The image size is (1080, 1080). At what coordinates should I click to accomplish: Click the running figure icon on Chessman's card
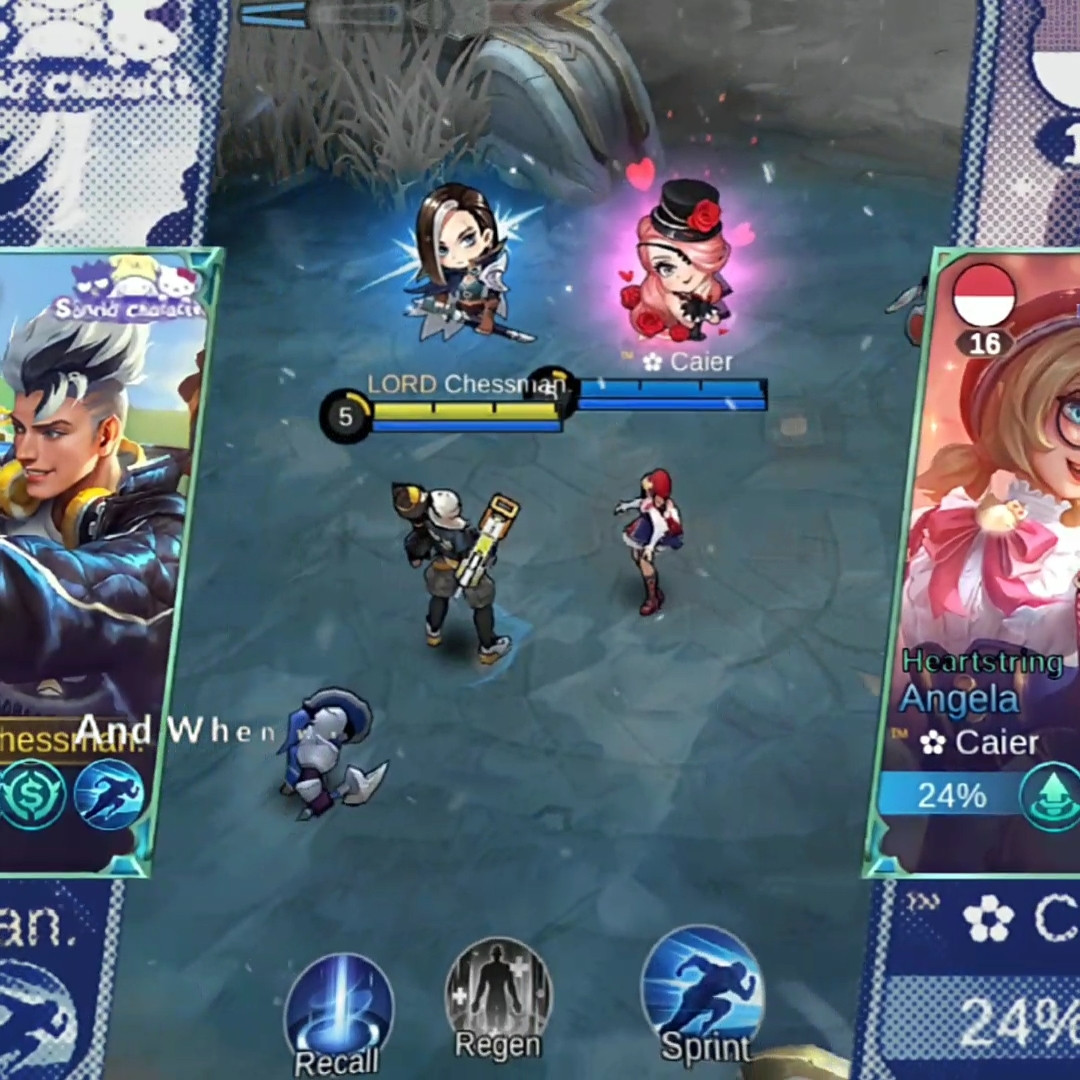coord(108,794)
